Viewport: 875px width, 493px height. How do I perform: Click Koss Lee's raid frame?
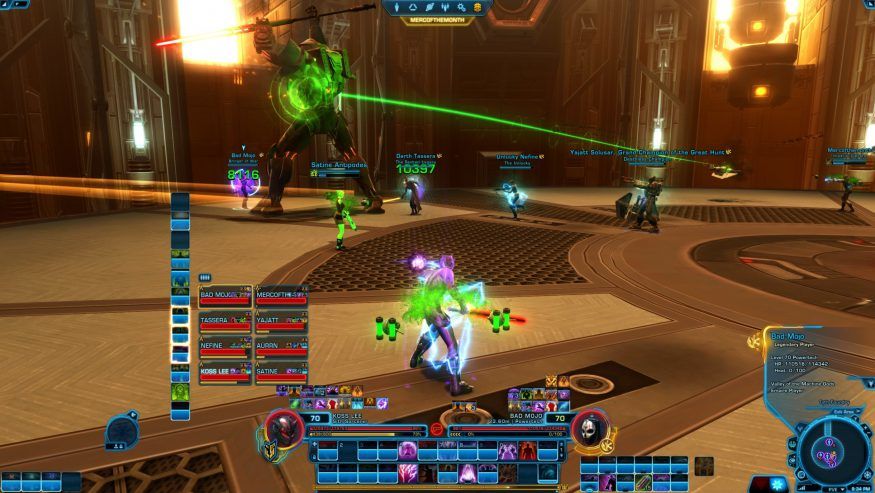pos(225,374)
